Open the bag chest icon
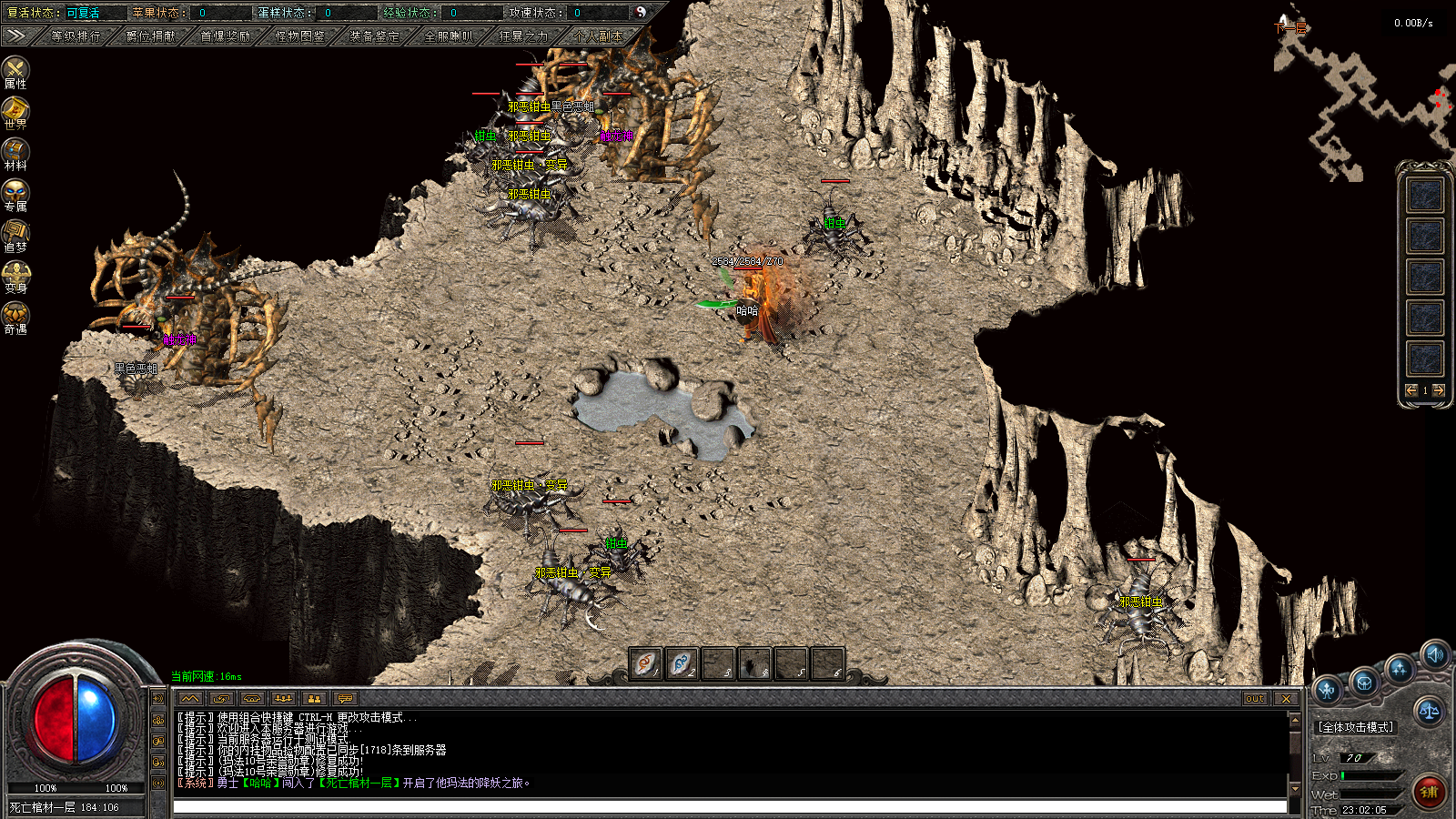This screenshot has width=1456, height=819. point(1364,682)
